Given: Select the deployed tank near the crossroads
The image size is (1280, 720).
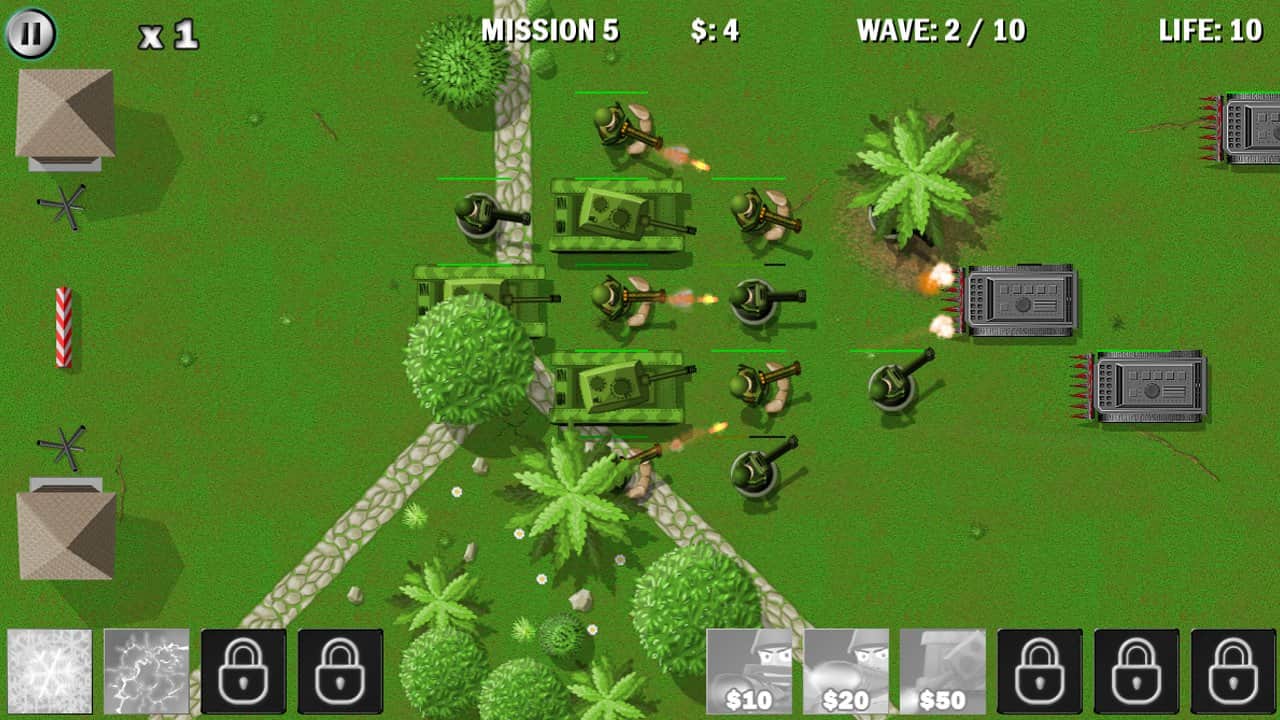Looking at the screenshot, I should [x=620, y=385].
